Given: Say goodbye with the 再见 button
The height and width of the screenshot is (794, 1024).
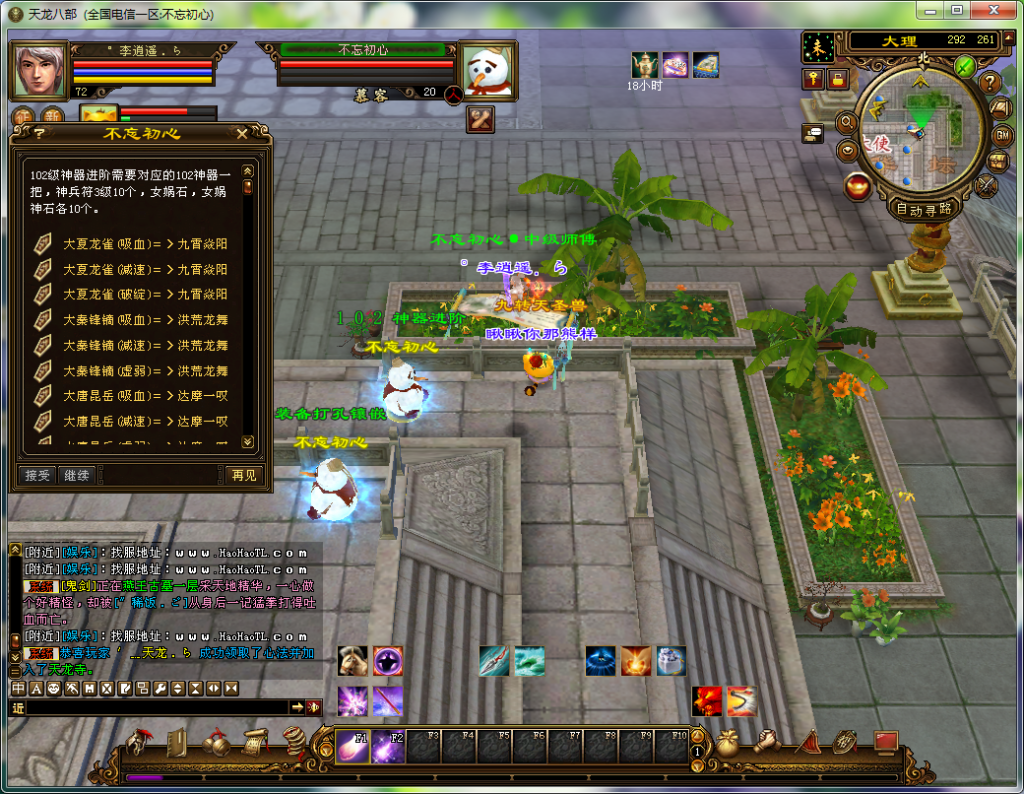Looking at the screenshot, I should (243, 476).
